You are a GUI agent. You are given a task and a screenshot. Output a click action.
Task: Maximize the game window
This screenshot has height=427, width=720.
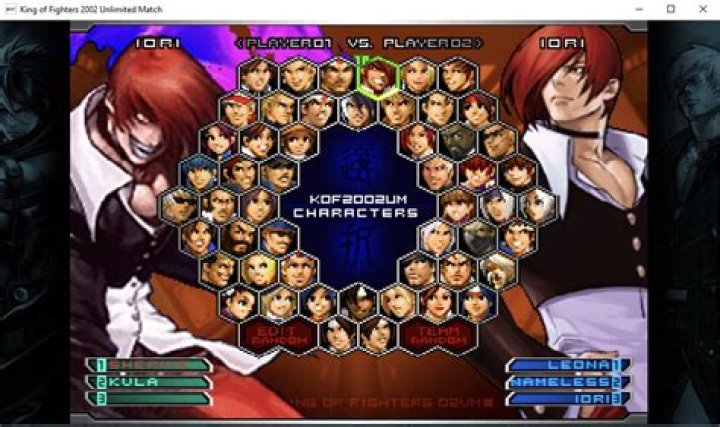[x=670, y=9]
